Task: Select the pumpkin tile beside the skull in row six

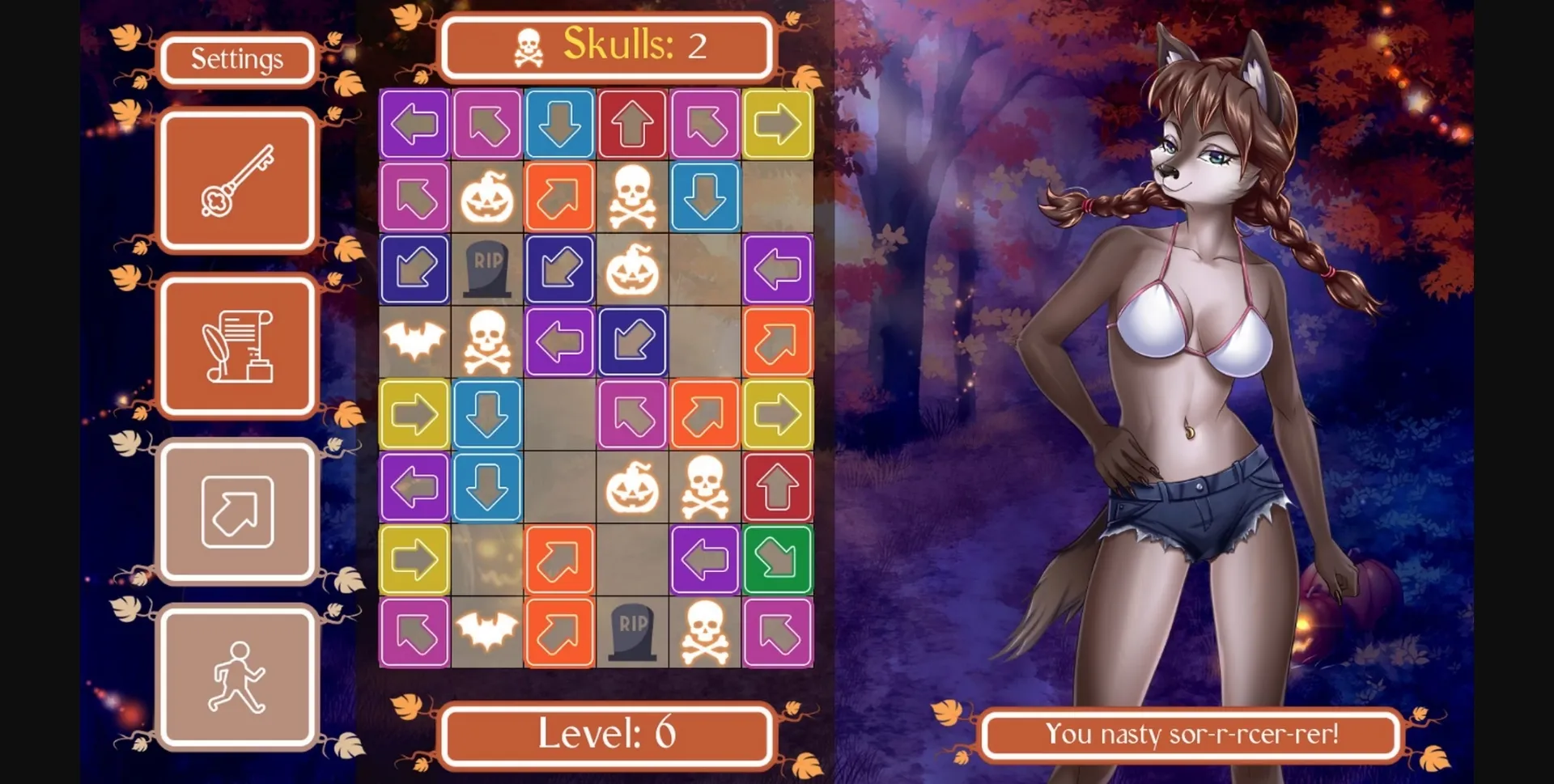Action: click(632, 487)
